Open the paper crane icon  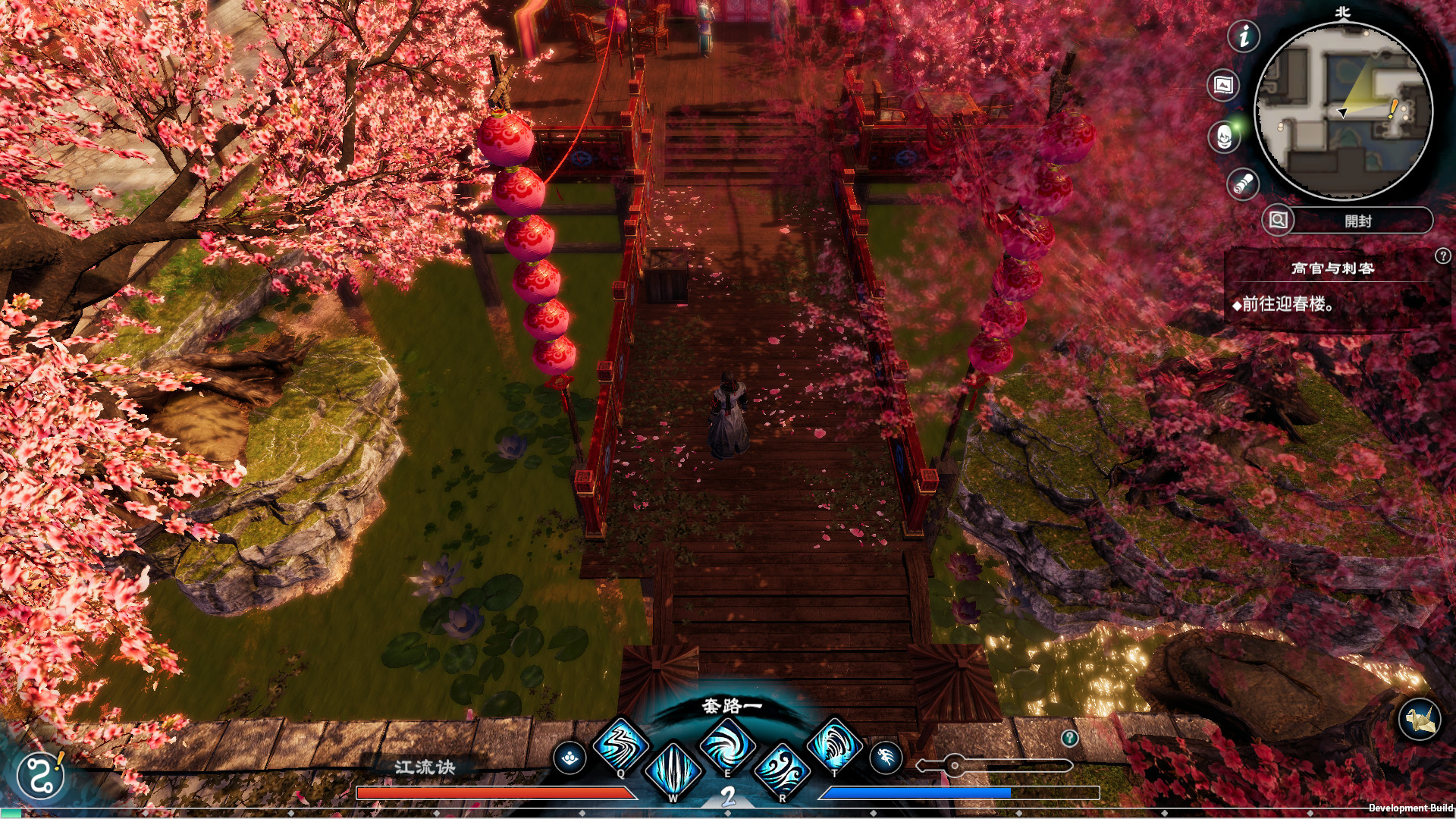coord(1419,719)
